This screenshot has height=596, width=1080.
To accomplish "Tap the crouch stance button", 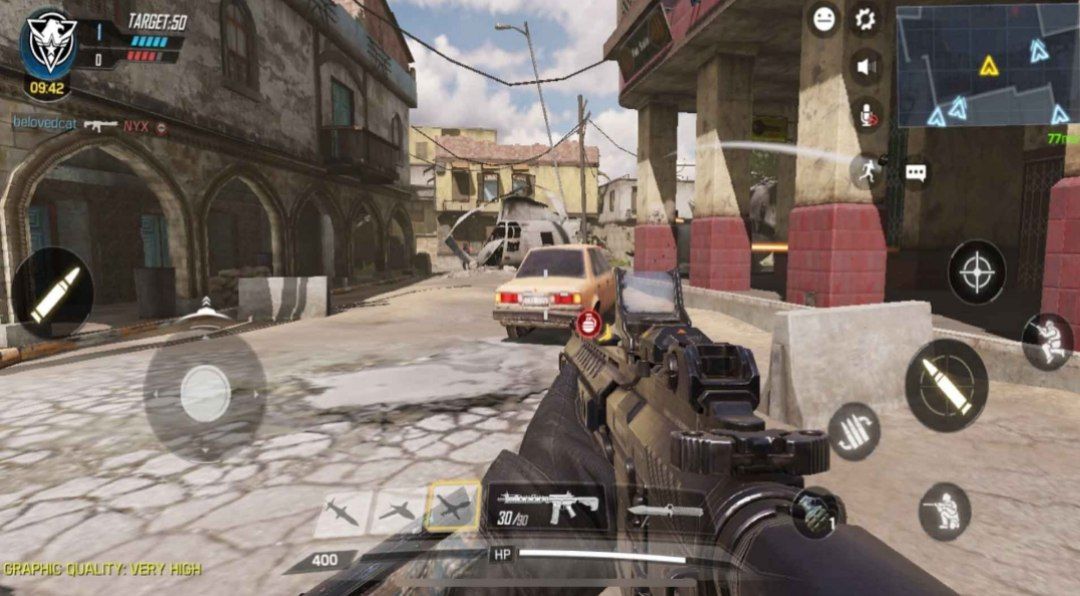I will (x=944, y=511).
